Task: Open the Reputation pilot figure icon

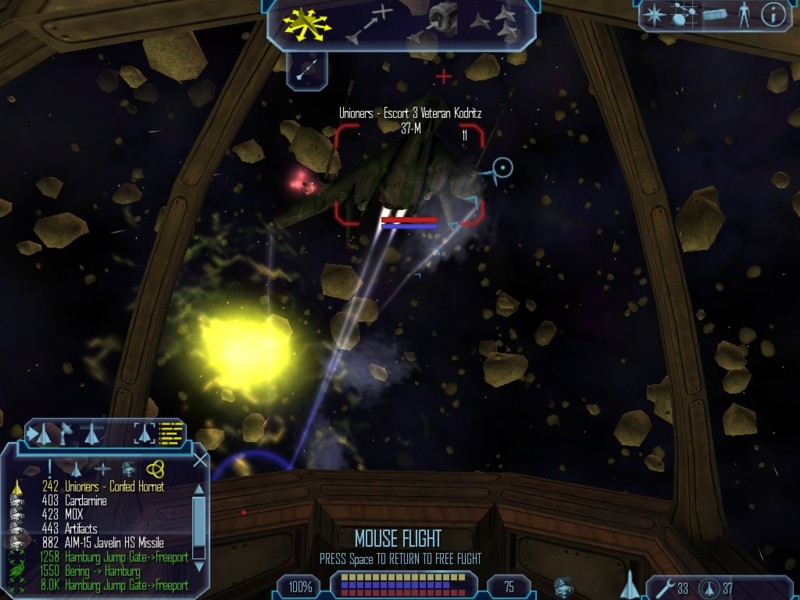Action: [x=743, y=14]
